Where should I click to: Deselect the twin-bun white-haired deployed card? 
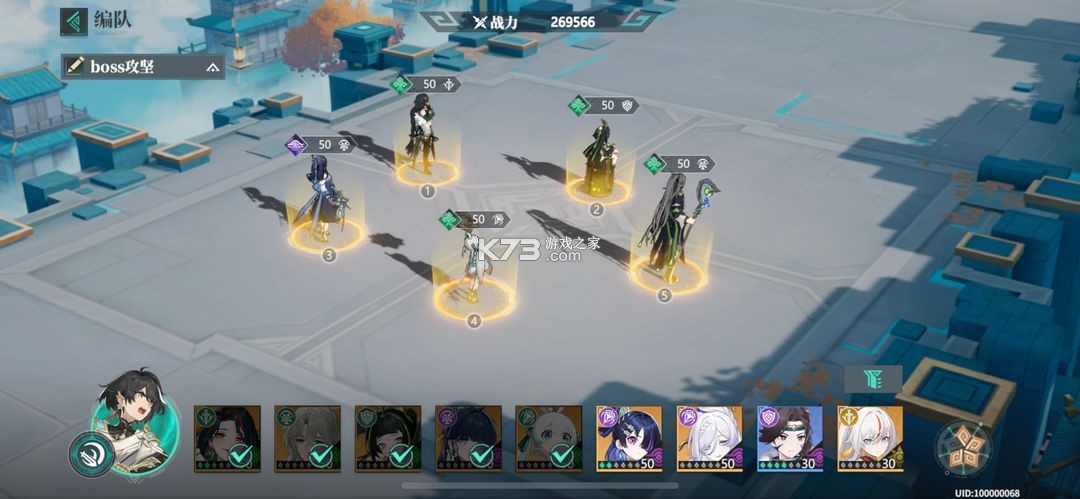point(548,438)
